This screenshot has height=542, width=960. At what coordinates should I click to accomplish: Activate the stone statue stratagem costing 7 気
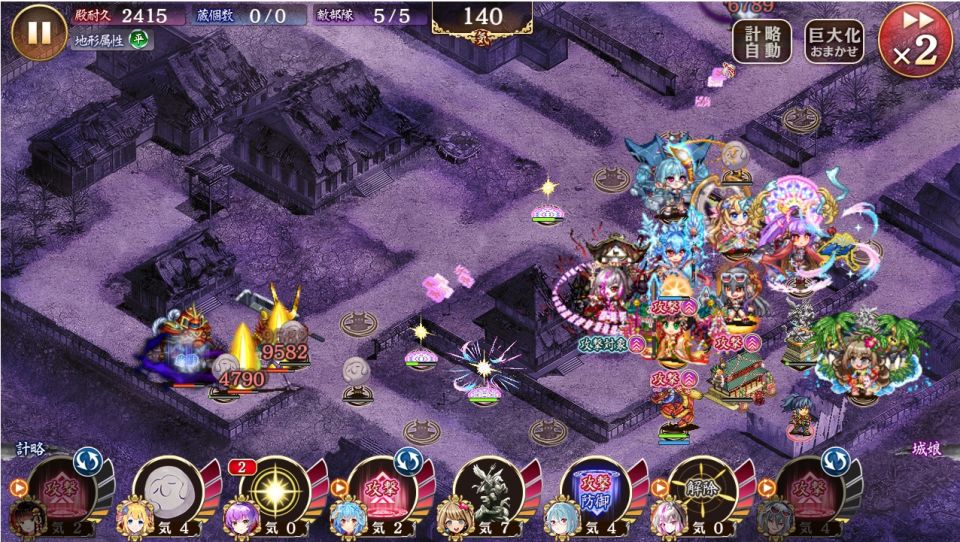(x=486, y=490)
